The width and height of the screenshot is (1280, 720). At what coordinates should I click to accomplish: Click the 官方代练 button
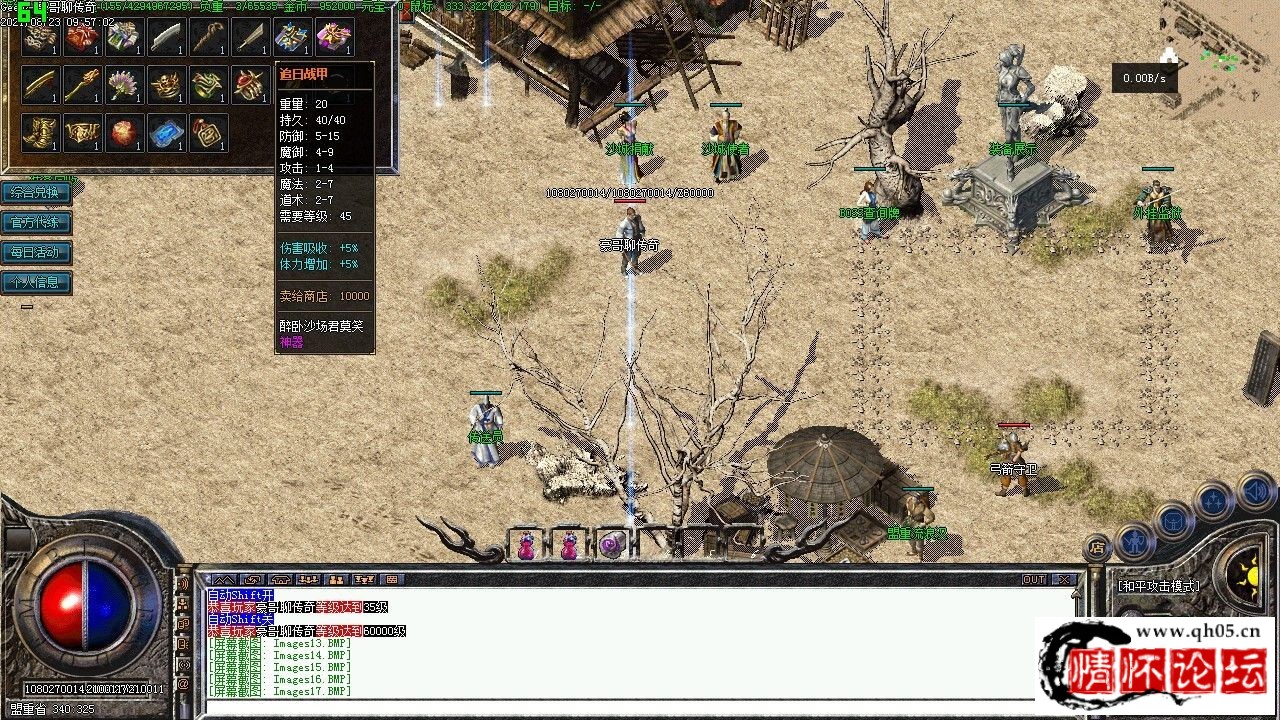click(x=36, y=223)
